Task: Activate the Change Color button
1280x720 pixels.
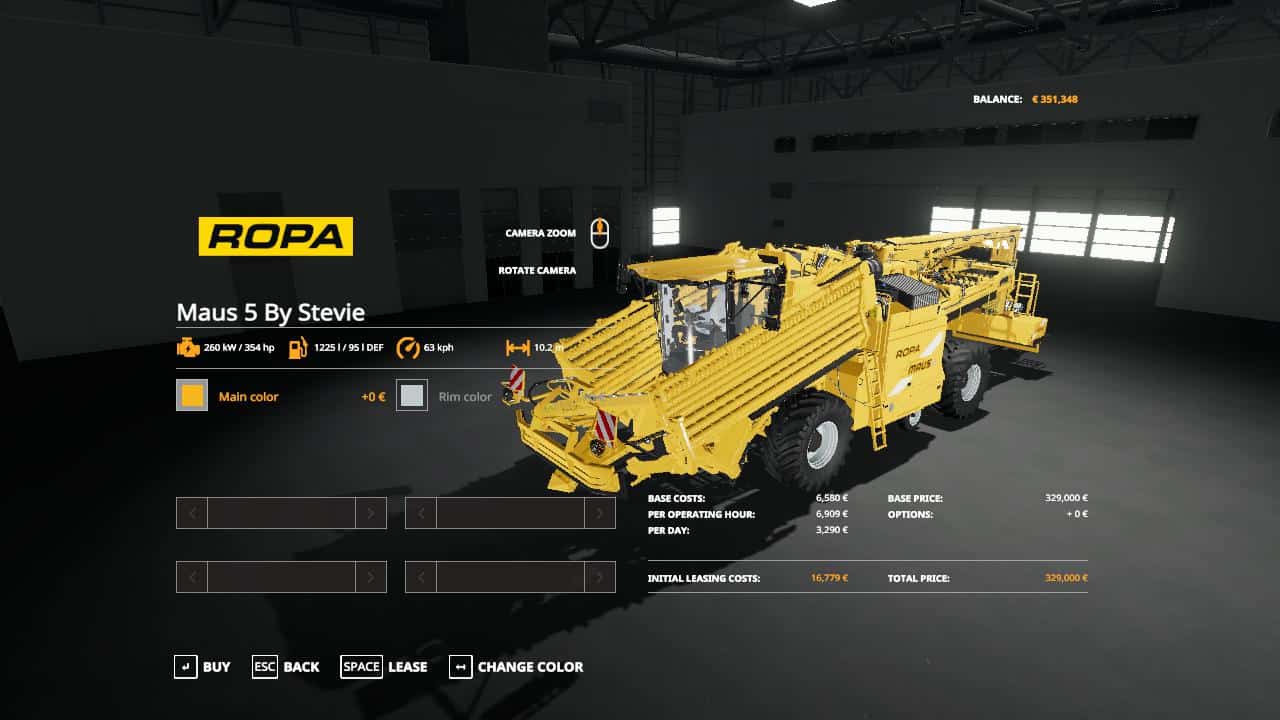Action: [x=516, y=667]
